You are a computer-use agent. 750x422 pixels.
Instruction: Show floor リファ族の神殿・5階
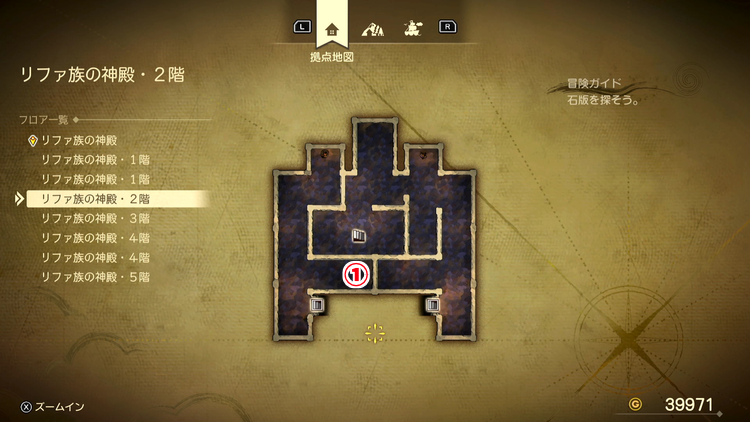pyautogui.click(x=95, y=276)
